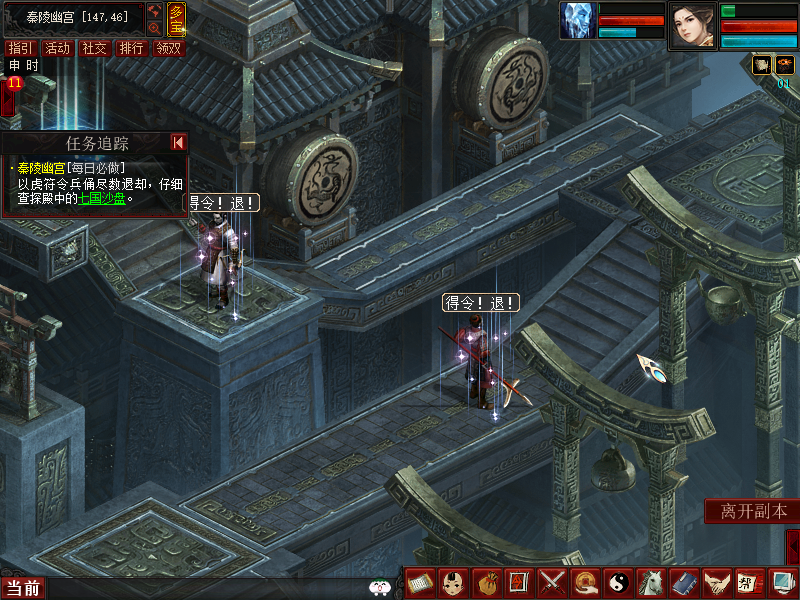
Task: Open the money pouch bag icon
Action: [487, 582]
